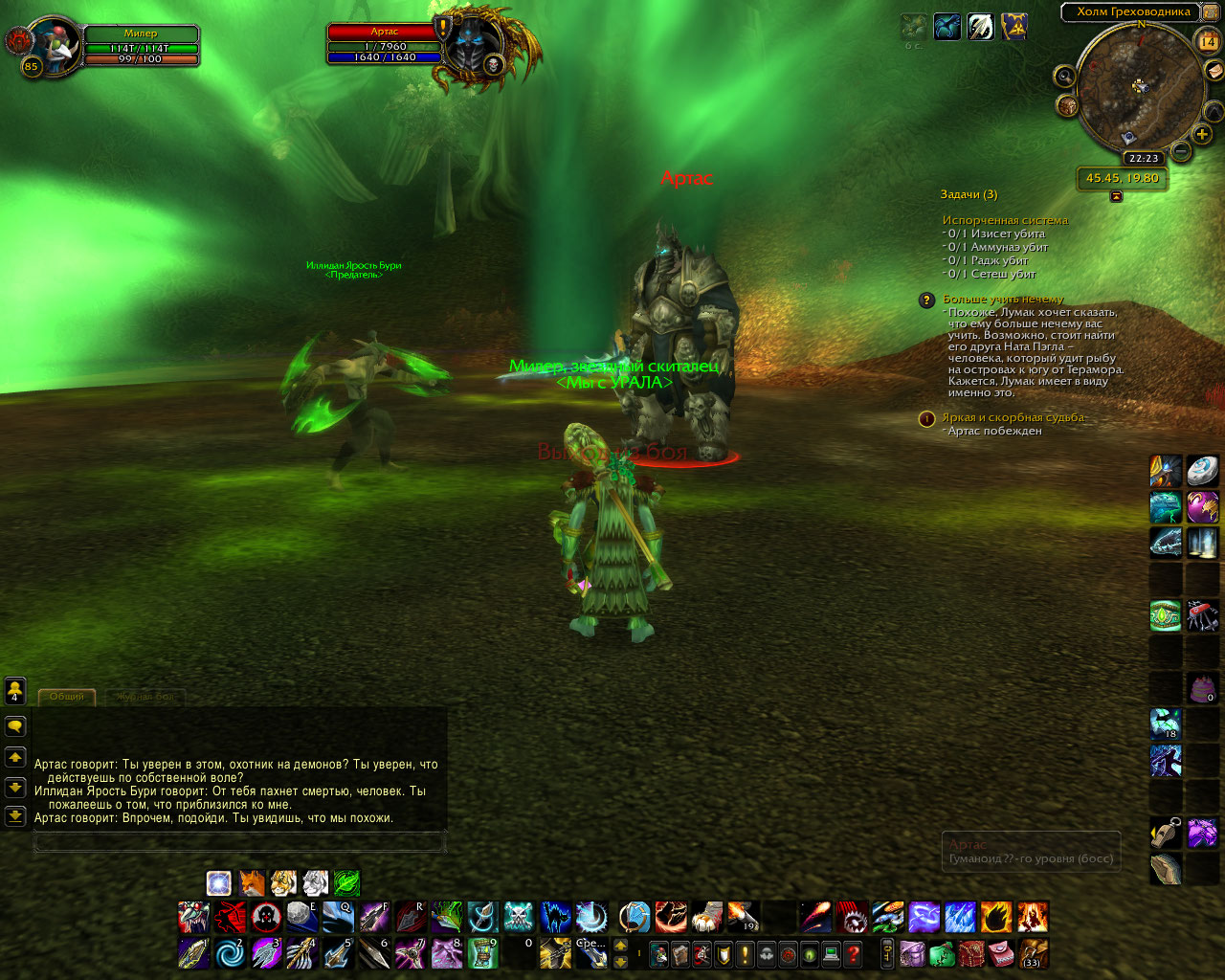Jump chat to the bottom
Screen dimensions: 1225x980
[15, 816]
